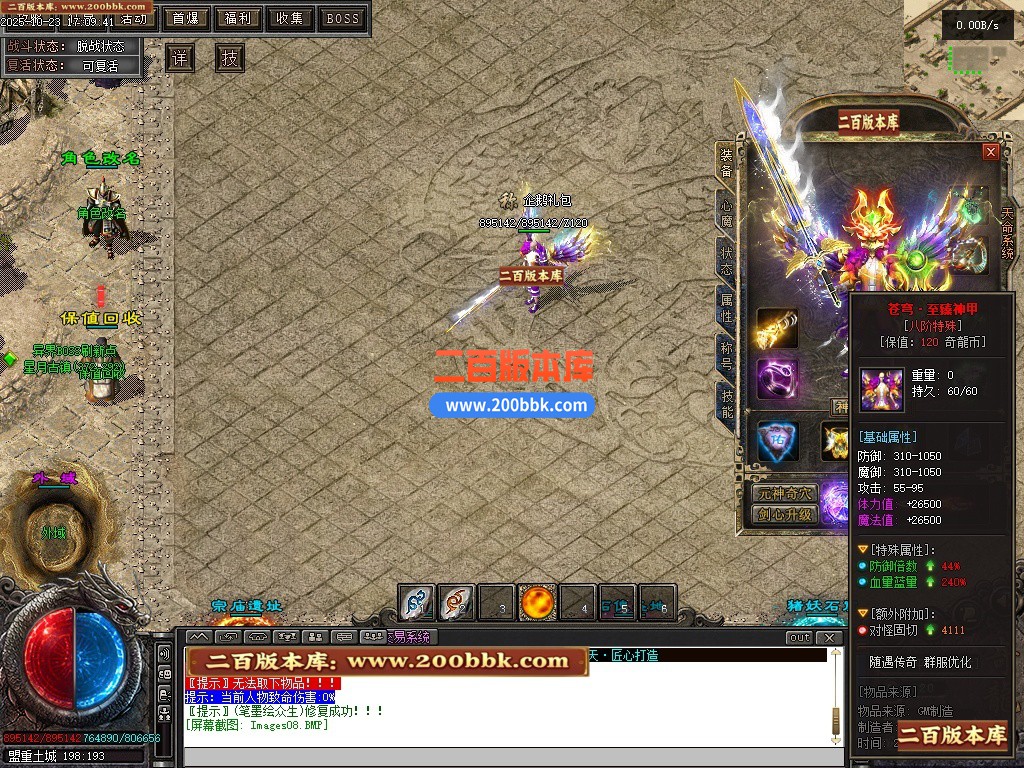Image resolution: width=1024 pixels, height=768 pixels.
Task: Switch to the 技能 skills tab
Action: point(727,402)
